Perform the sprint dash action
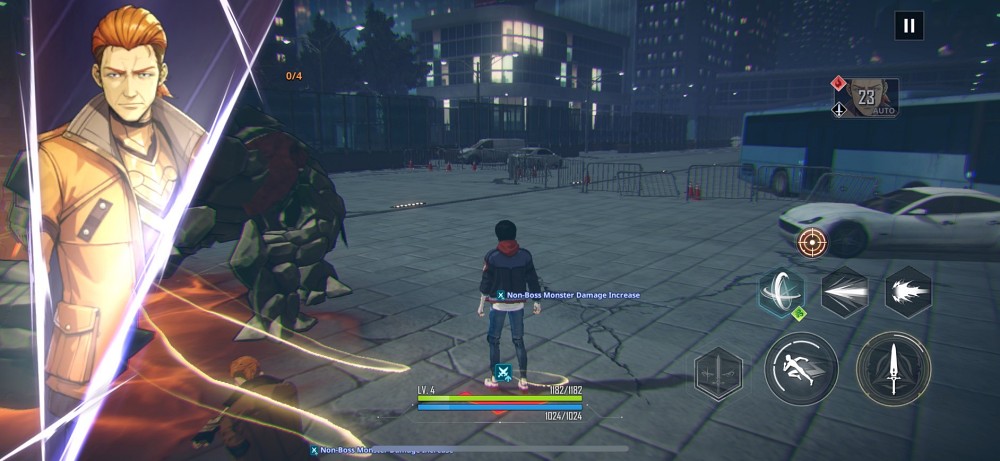Image resolution: width=1000 pixels, height=461 pixels. coord(801,369)
